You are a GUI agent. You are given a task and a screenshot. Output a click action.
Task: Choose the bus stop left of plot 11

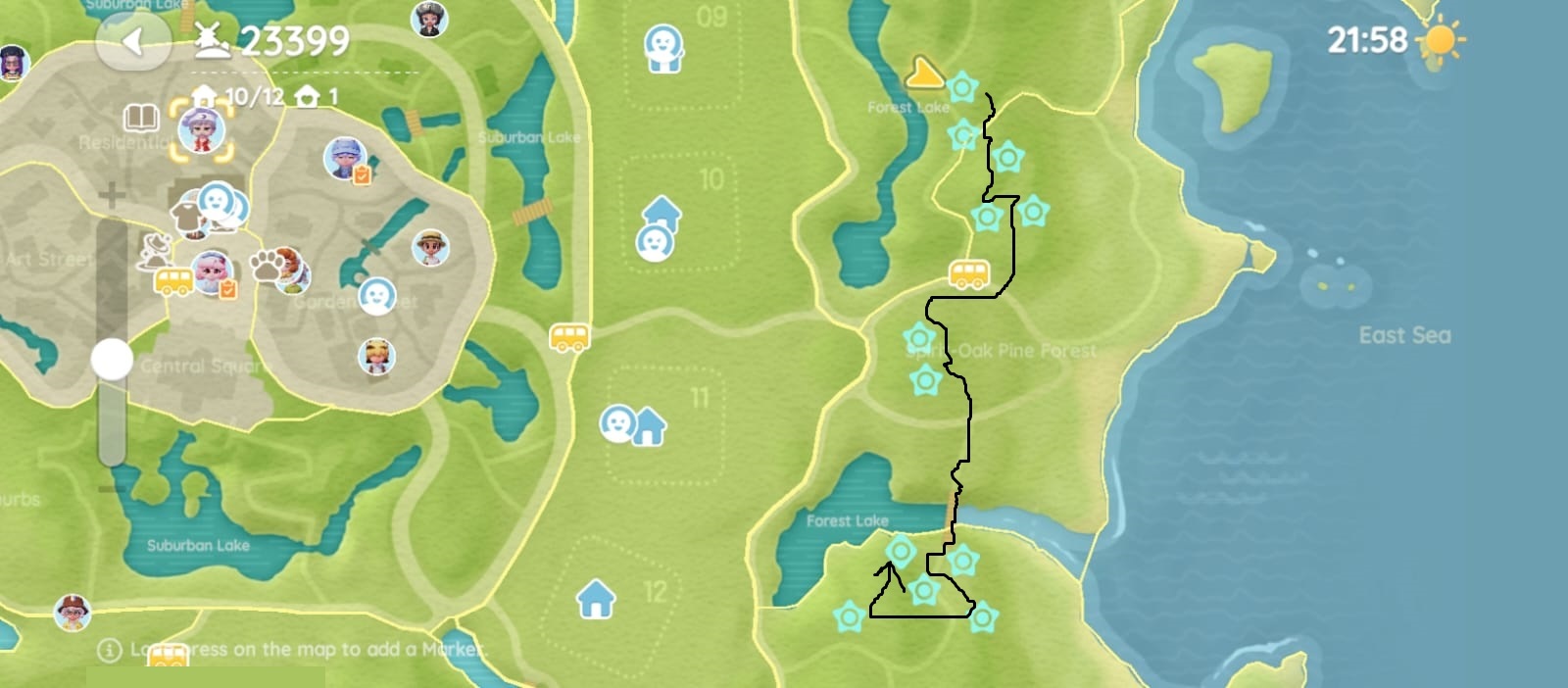tap(569, 337)
